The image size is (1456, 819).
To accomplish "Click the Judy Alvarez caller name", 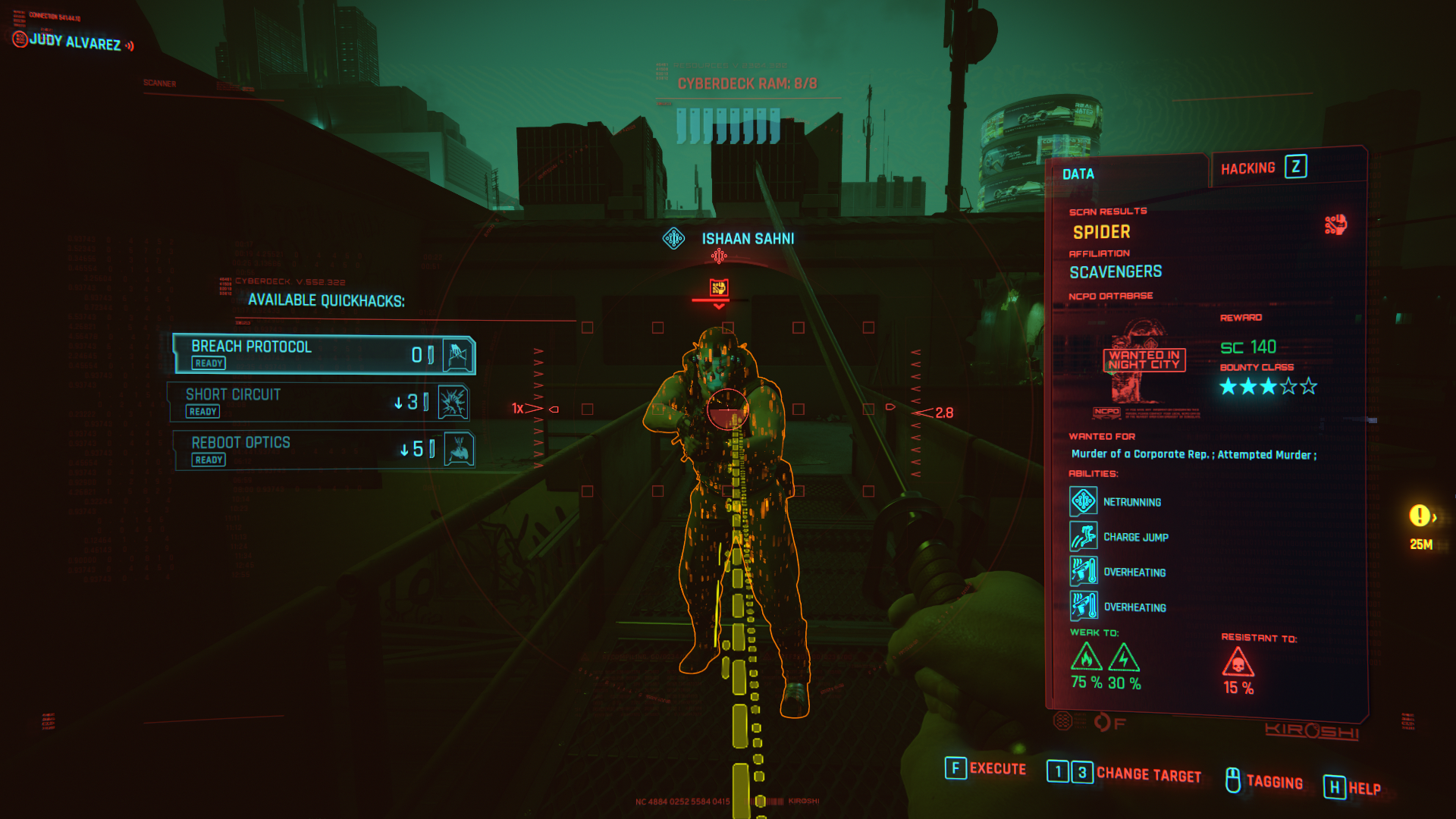I will (74, 42).
